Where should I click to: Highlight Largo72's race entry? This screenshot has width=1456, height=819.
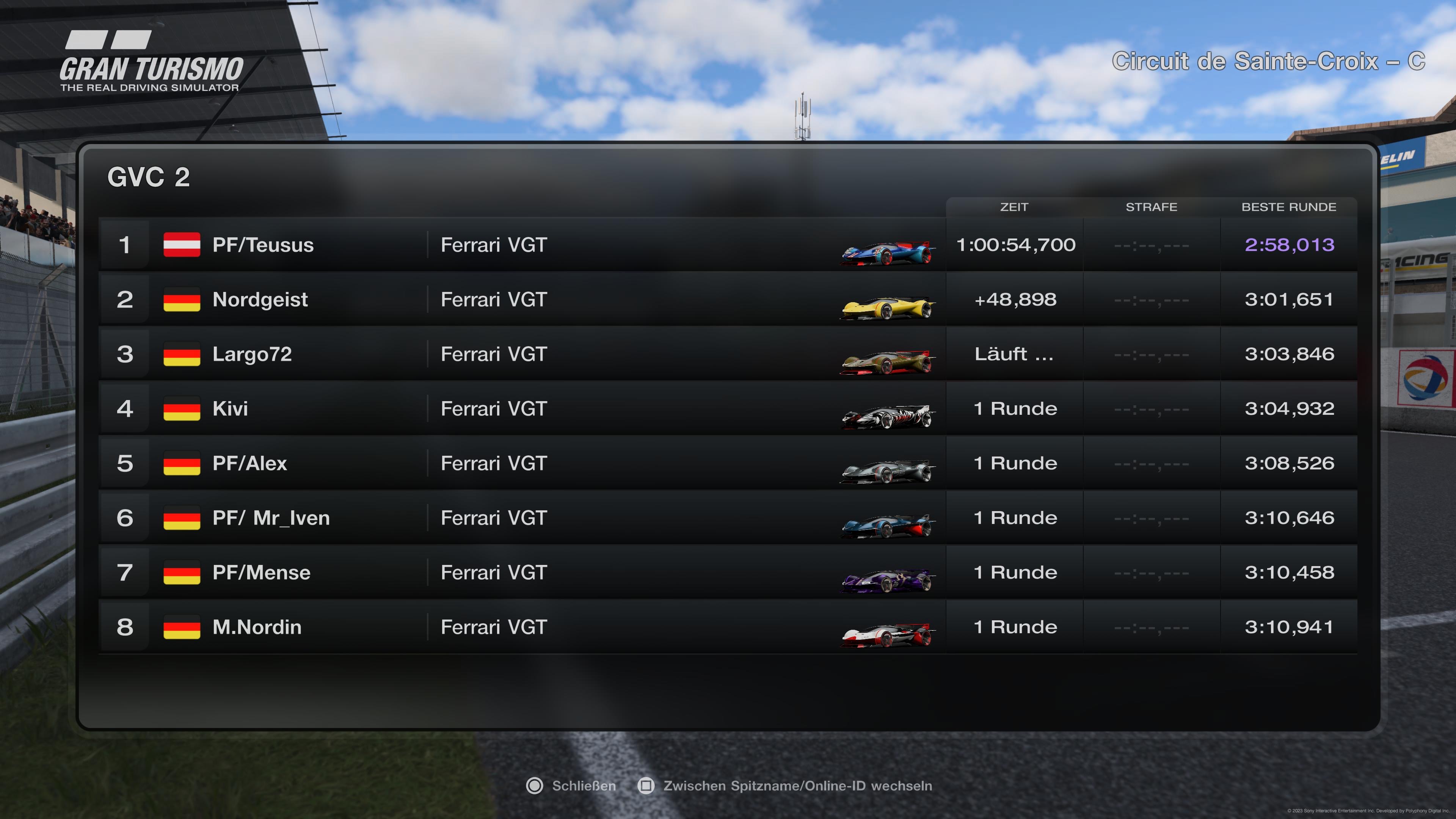252,355
